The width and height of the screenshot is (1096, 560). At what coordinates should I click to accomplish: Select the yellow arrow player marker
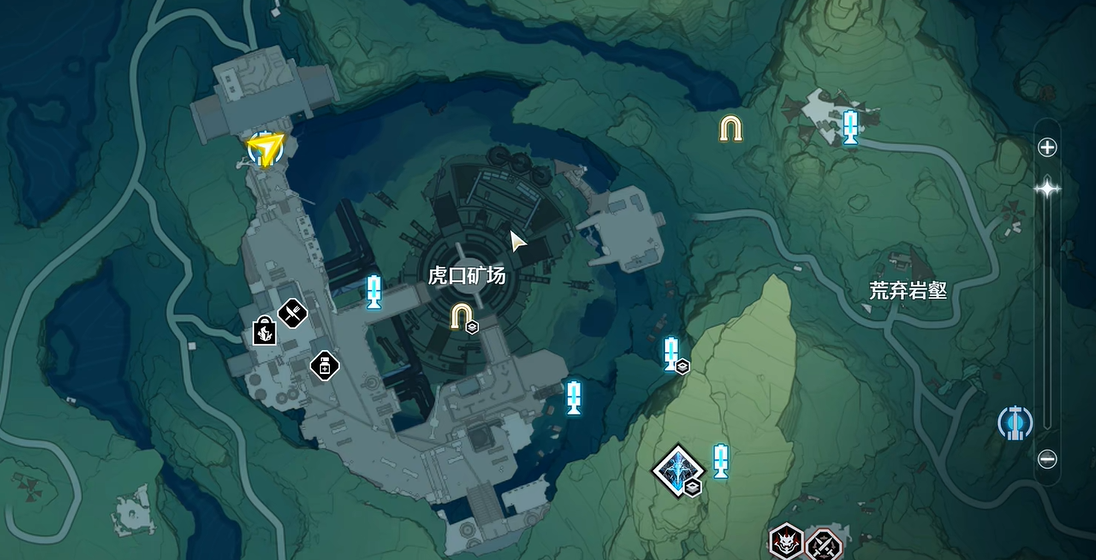[x=265, y=150]
